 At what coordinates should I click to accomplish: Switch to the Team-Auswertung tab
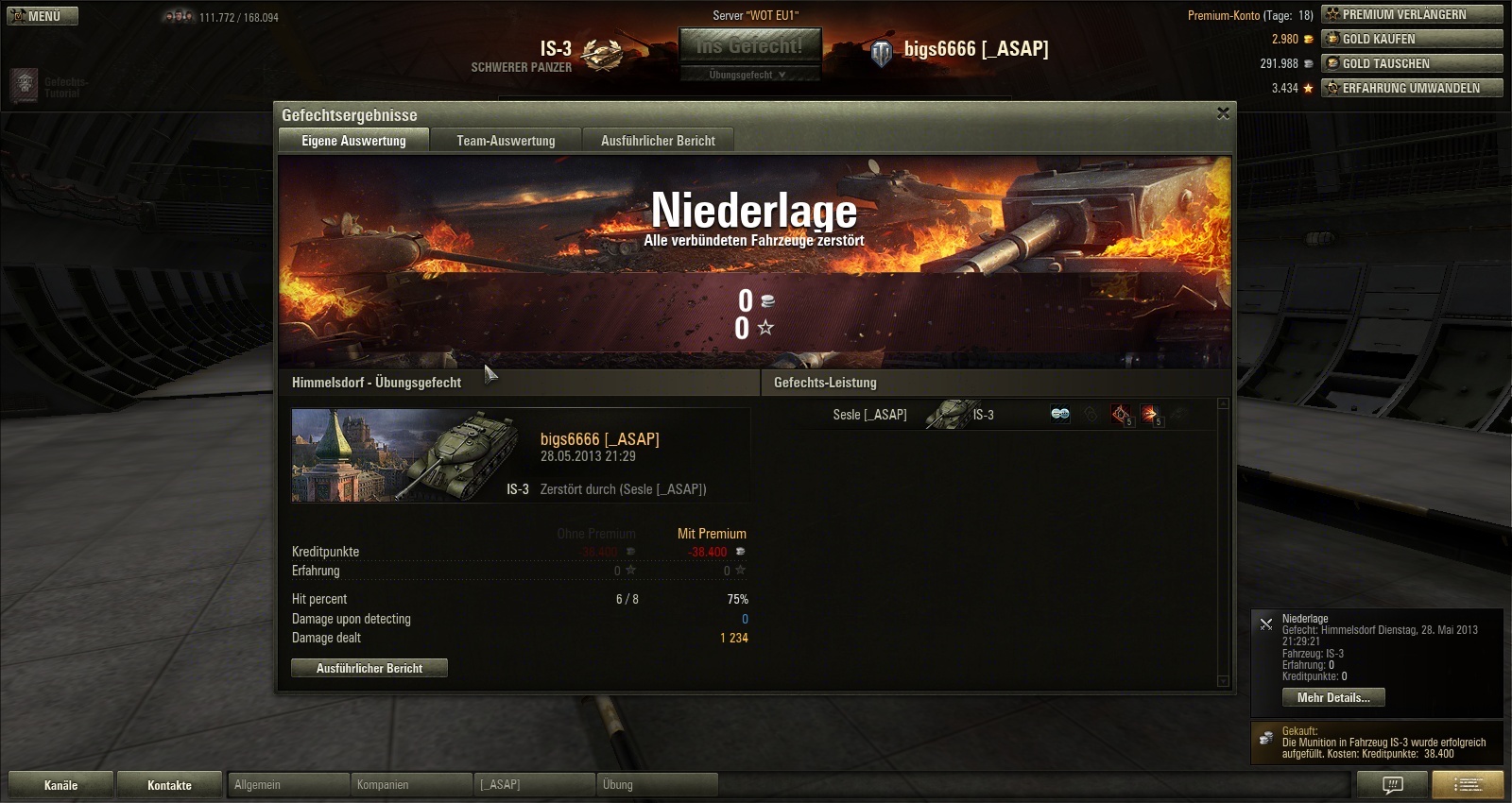[506, 141]
